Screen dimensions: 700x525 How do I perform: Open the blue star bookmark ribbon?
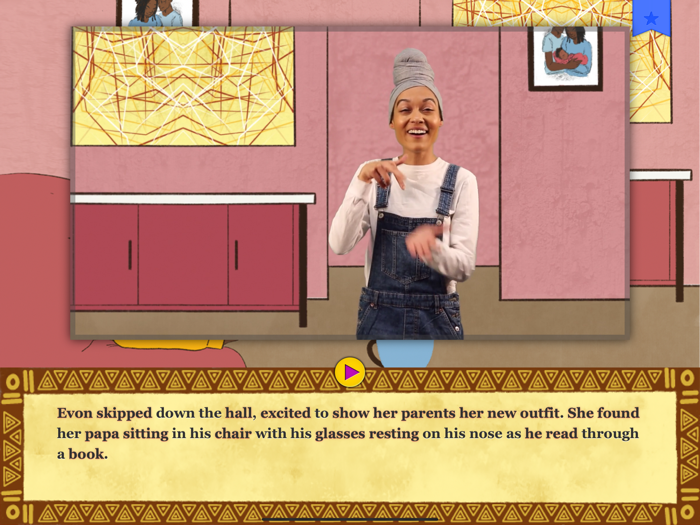coord(651,18)
